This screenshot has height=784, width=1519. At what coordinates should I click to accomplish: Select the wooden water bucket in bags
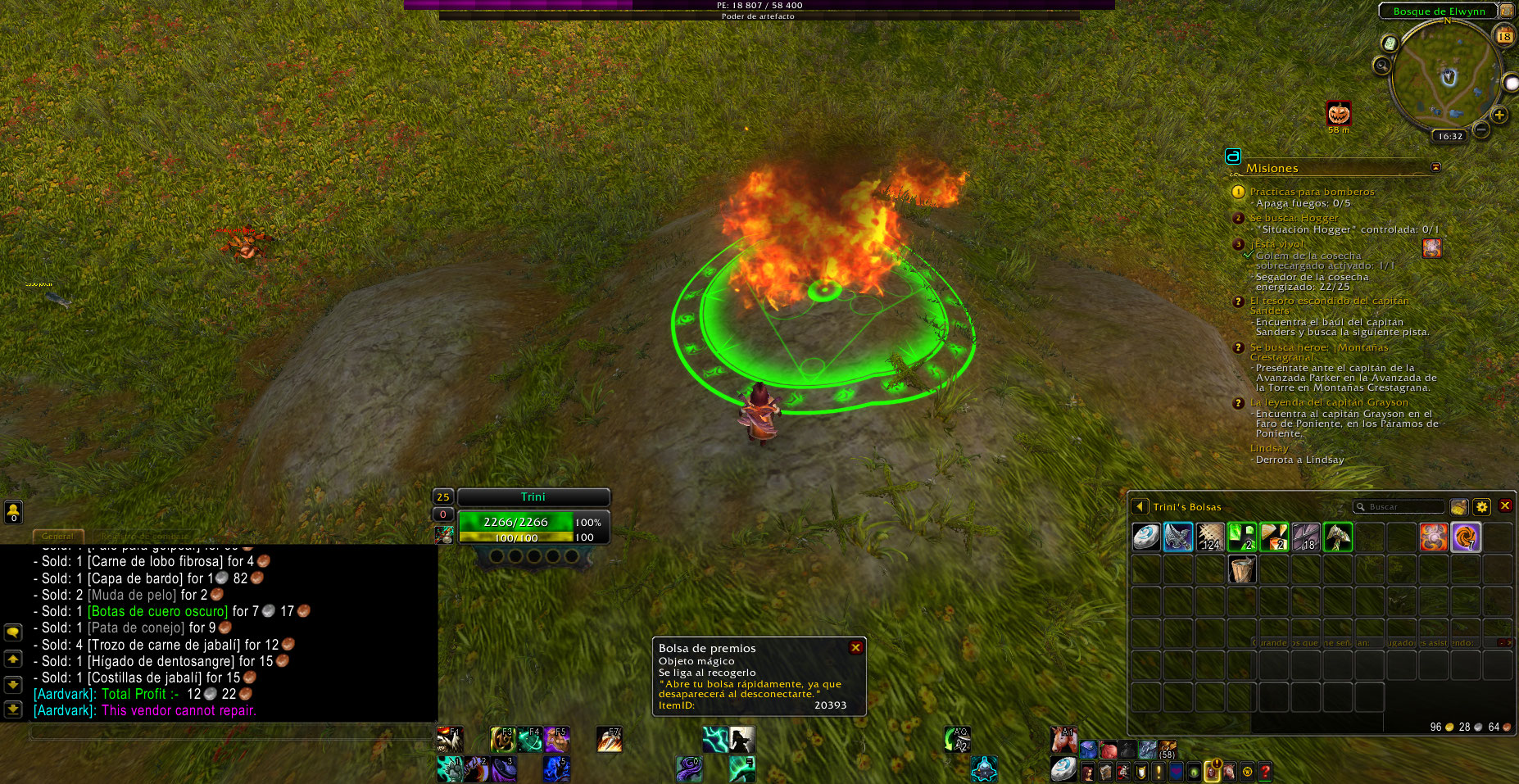point(1242,569)
